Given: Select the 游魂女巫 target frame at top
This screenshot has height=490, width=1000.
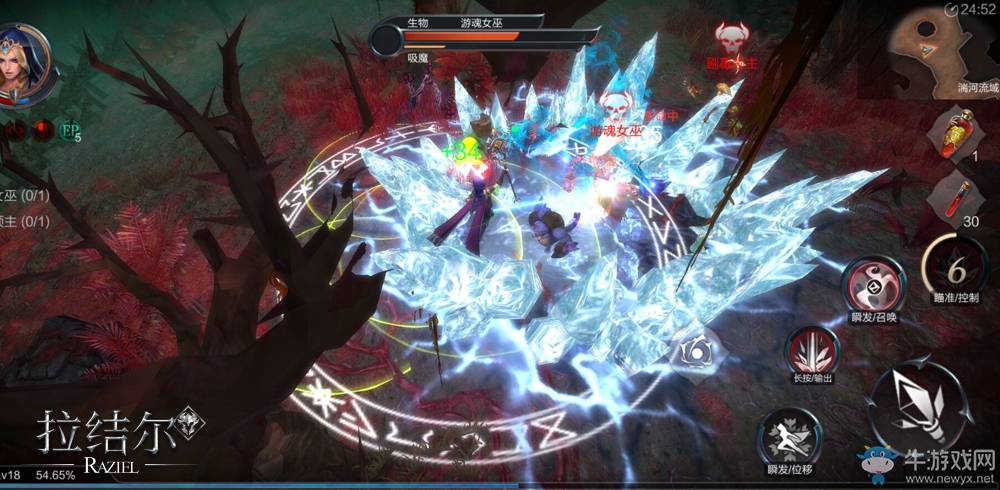Looking at the screenshot, I should point(460,36).
